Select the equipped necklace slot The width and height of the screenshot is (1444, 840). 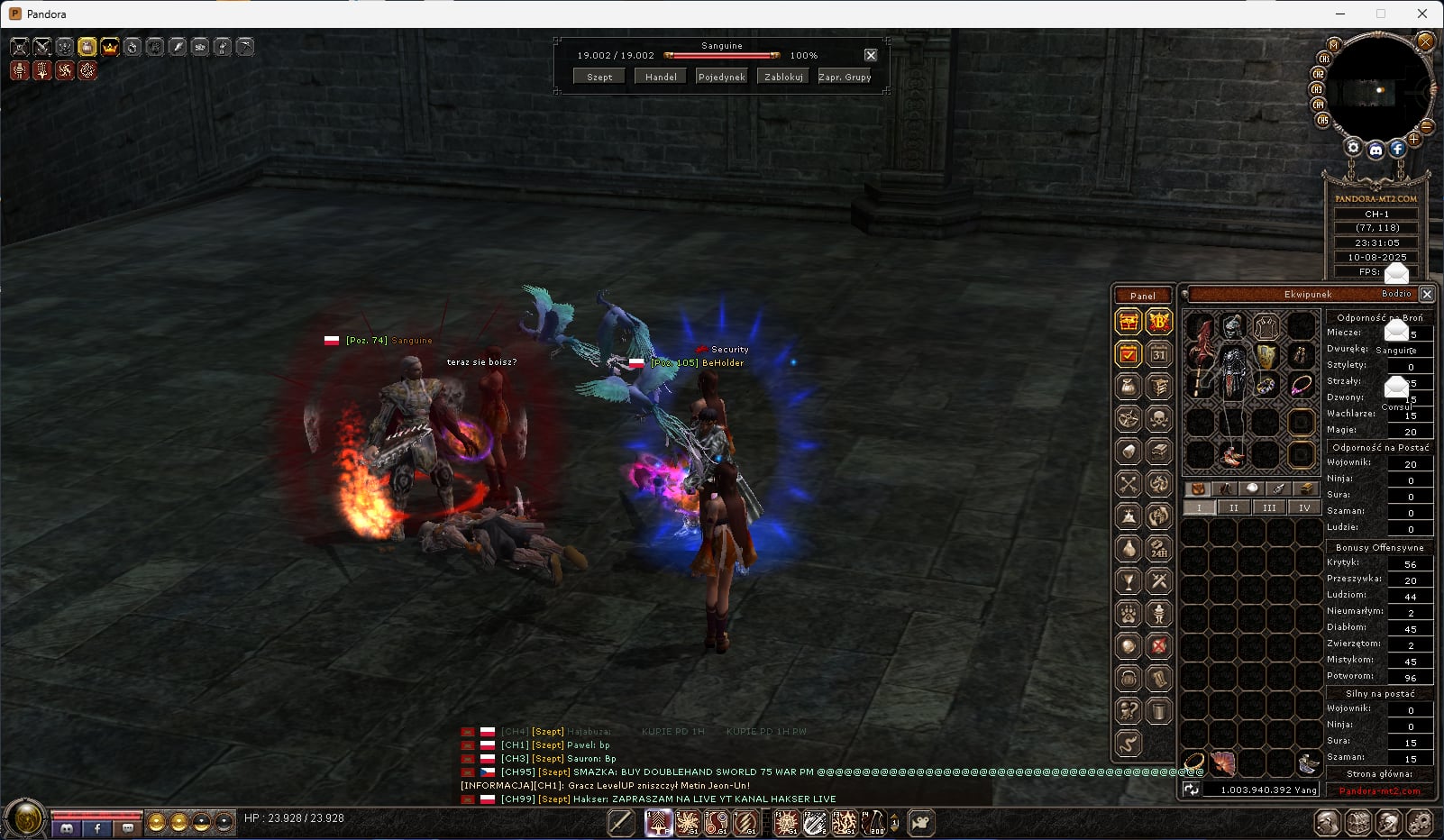tap(1301, 386)
